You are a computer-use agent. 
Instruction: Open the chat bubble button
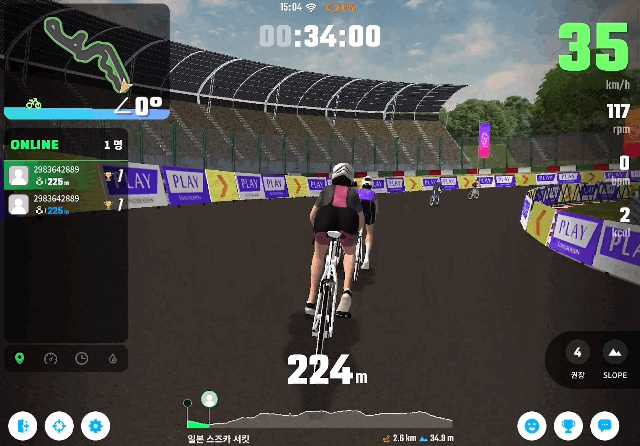[603, 425]
